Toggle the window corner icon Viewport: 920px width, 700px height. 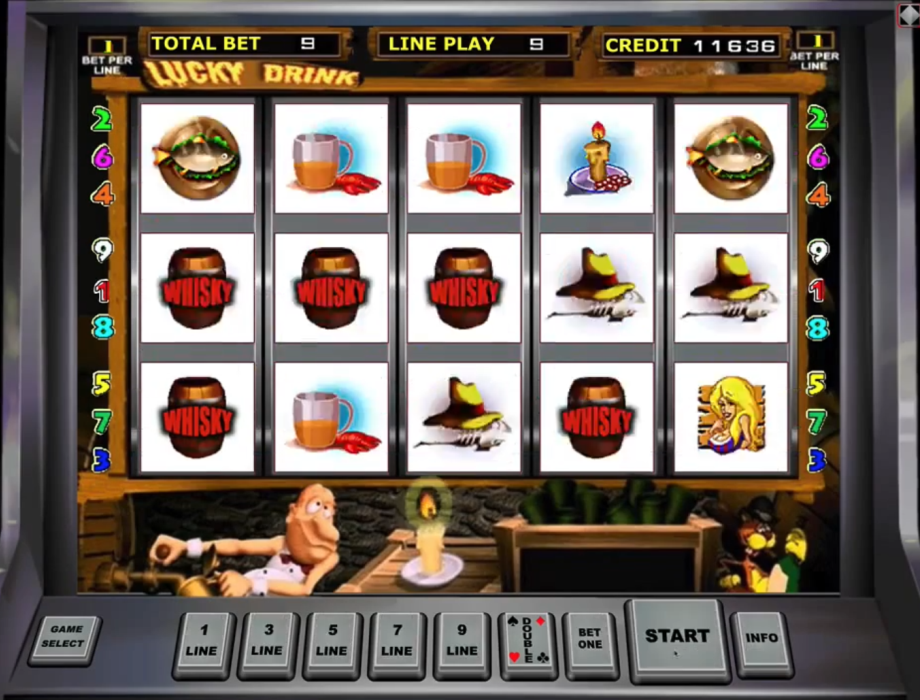pos(909,13)
